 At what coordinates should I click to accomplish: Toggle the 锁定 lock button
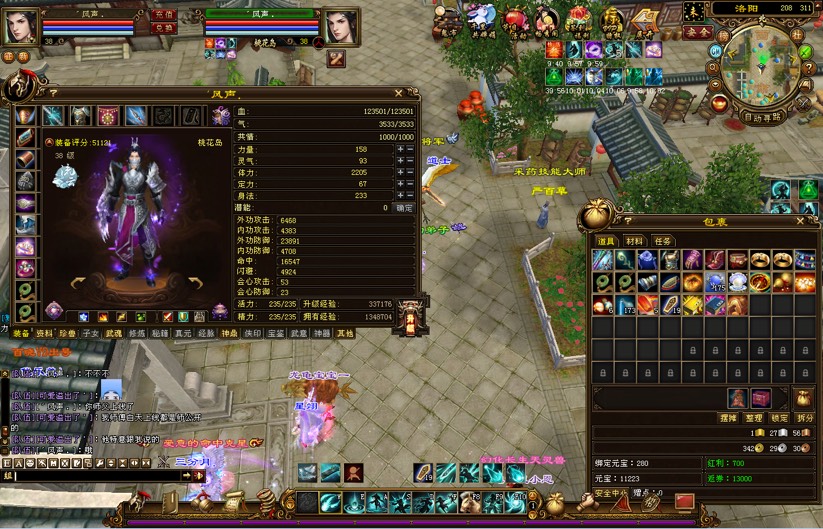point(780,417)
